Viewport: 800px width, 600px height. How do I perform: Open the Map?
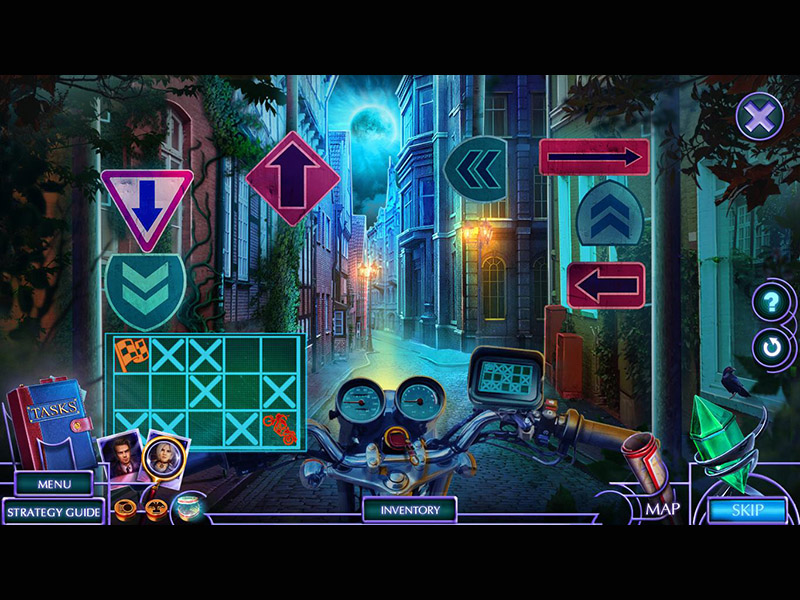pos(662,509)
